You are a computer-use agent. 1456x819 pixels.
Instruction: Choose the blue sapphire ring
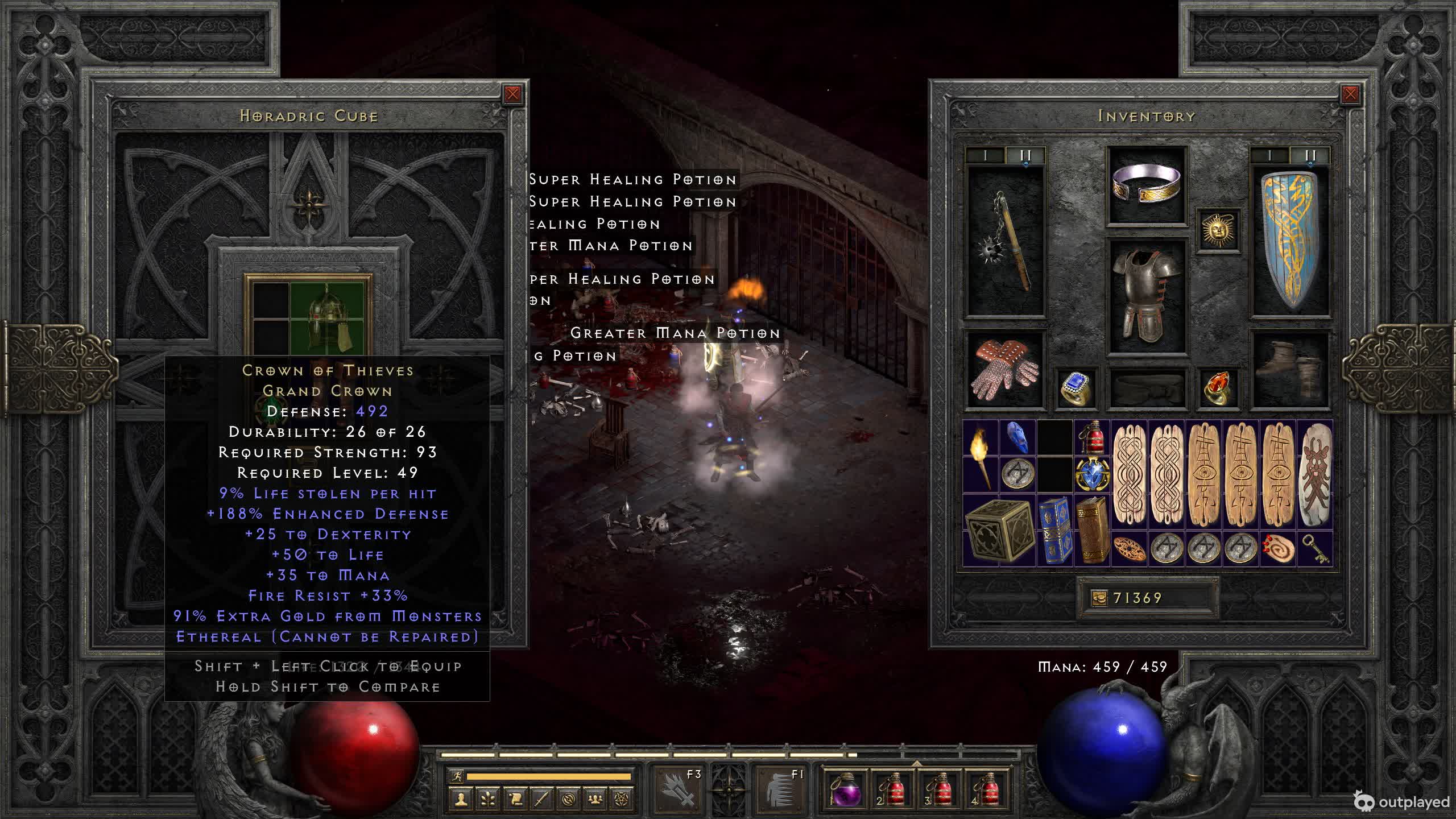click(x=1075, y=388)
